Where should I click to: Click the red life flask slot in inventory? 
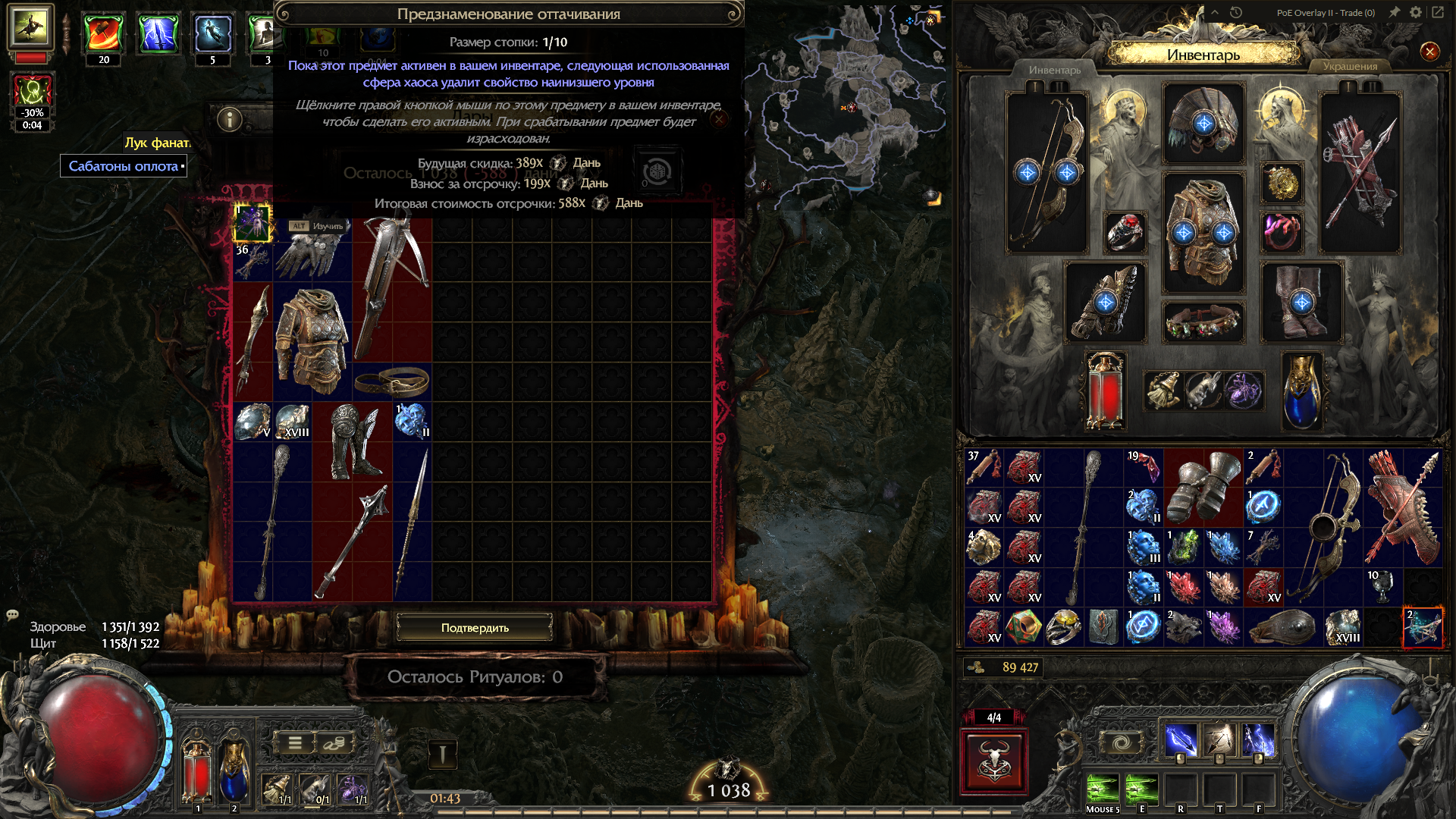[x=1105, y=391]
